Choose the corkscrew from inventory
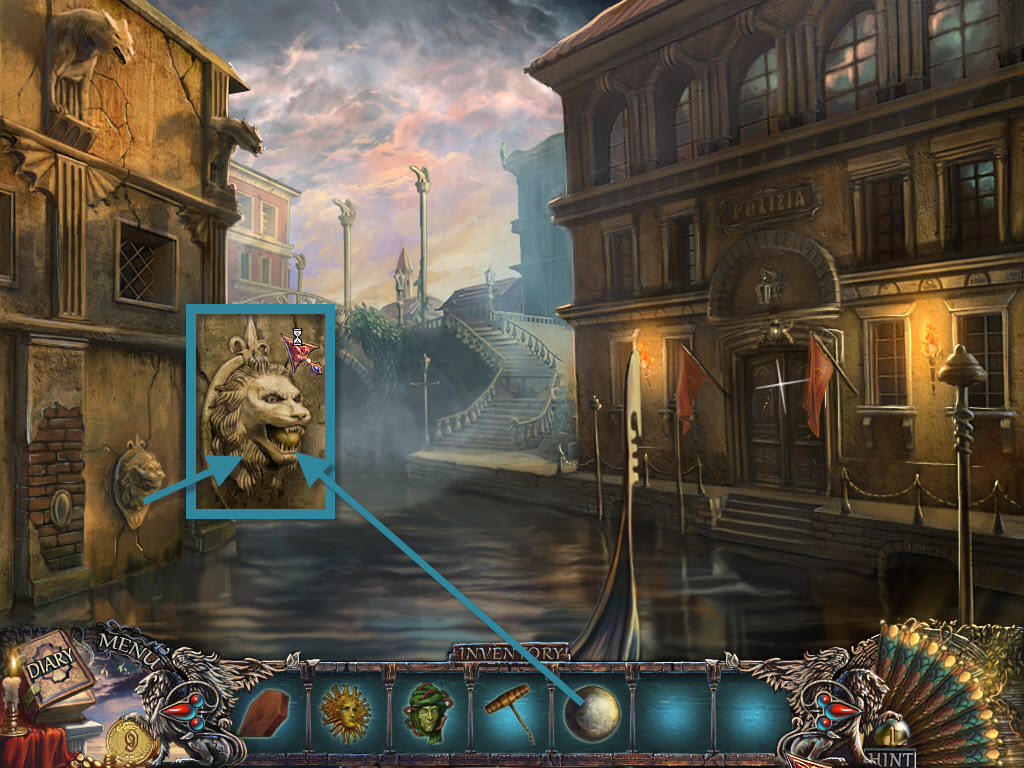 (x=508, y=712)
